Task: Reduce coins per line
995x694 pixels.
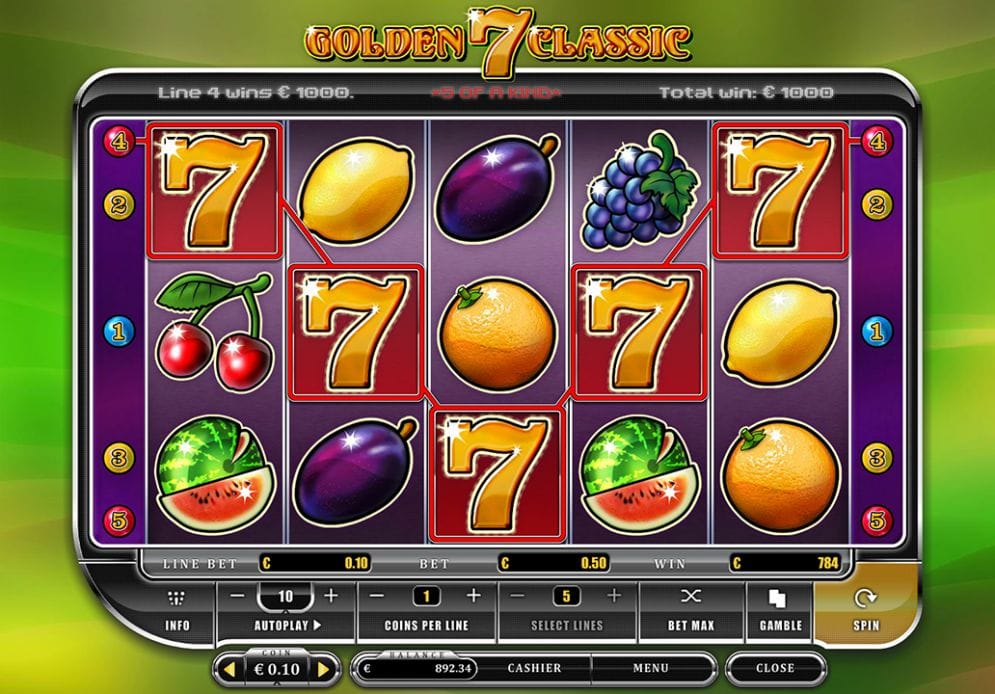Action: point(378,596)
